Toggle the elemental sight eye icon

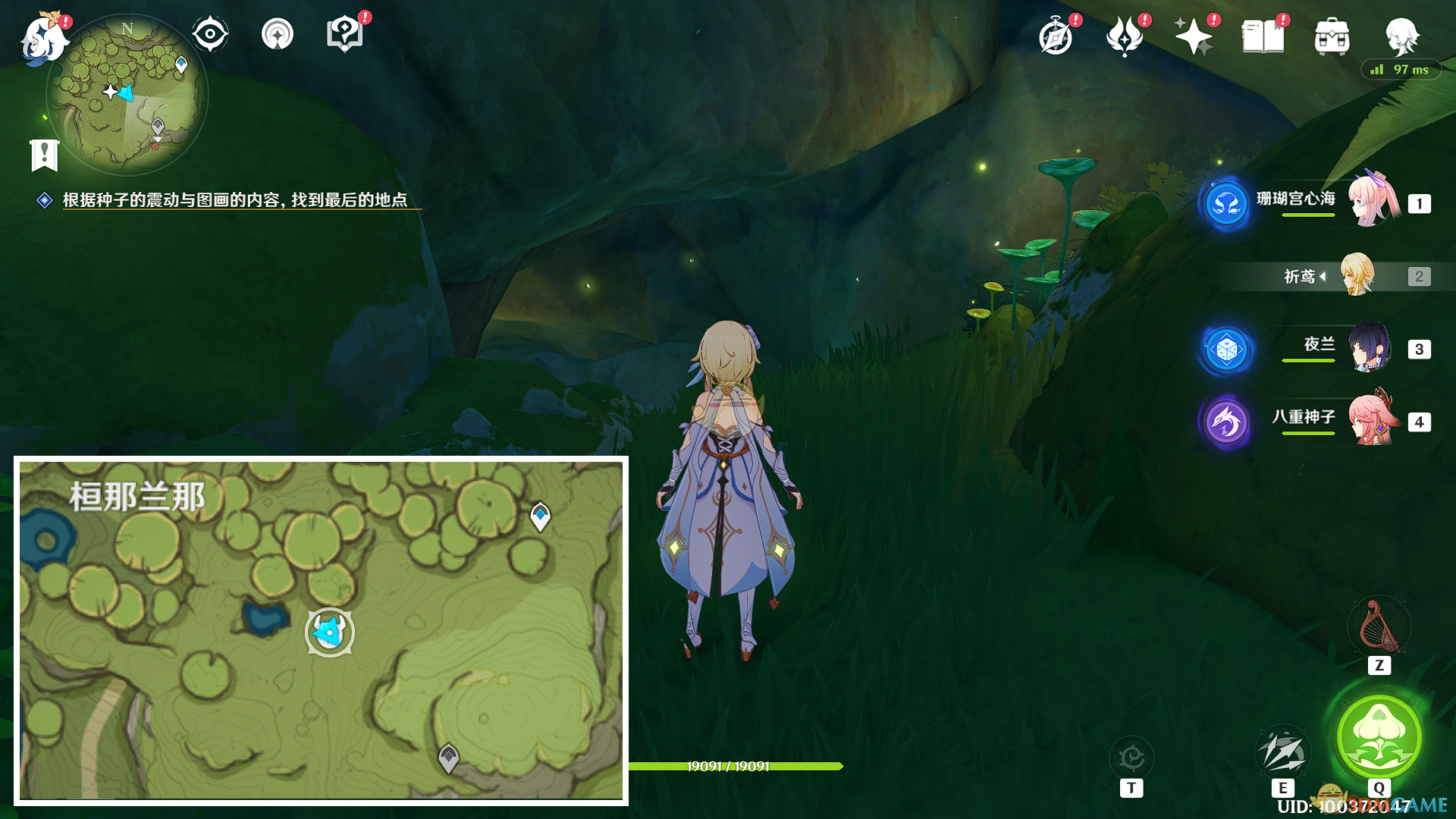[x=210, y=34]
